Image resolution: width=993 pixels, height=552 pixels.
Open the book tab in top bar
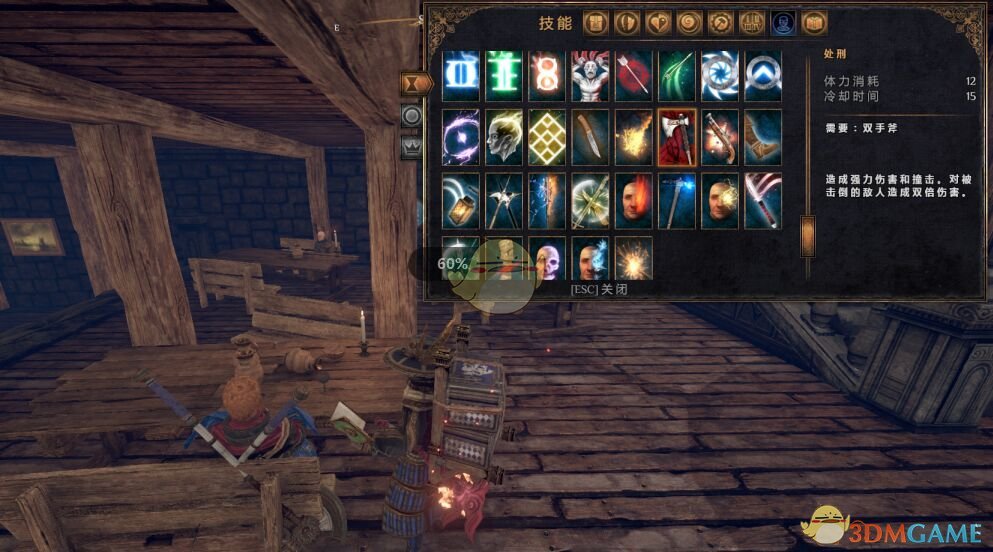tap(813, 23)
